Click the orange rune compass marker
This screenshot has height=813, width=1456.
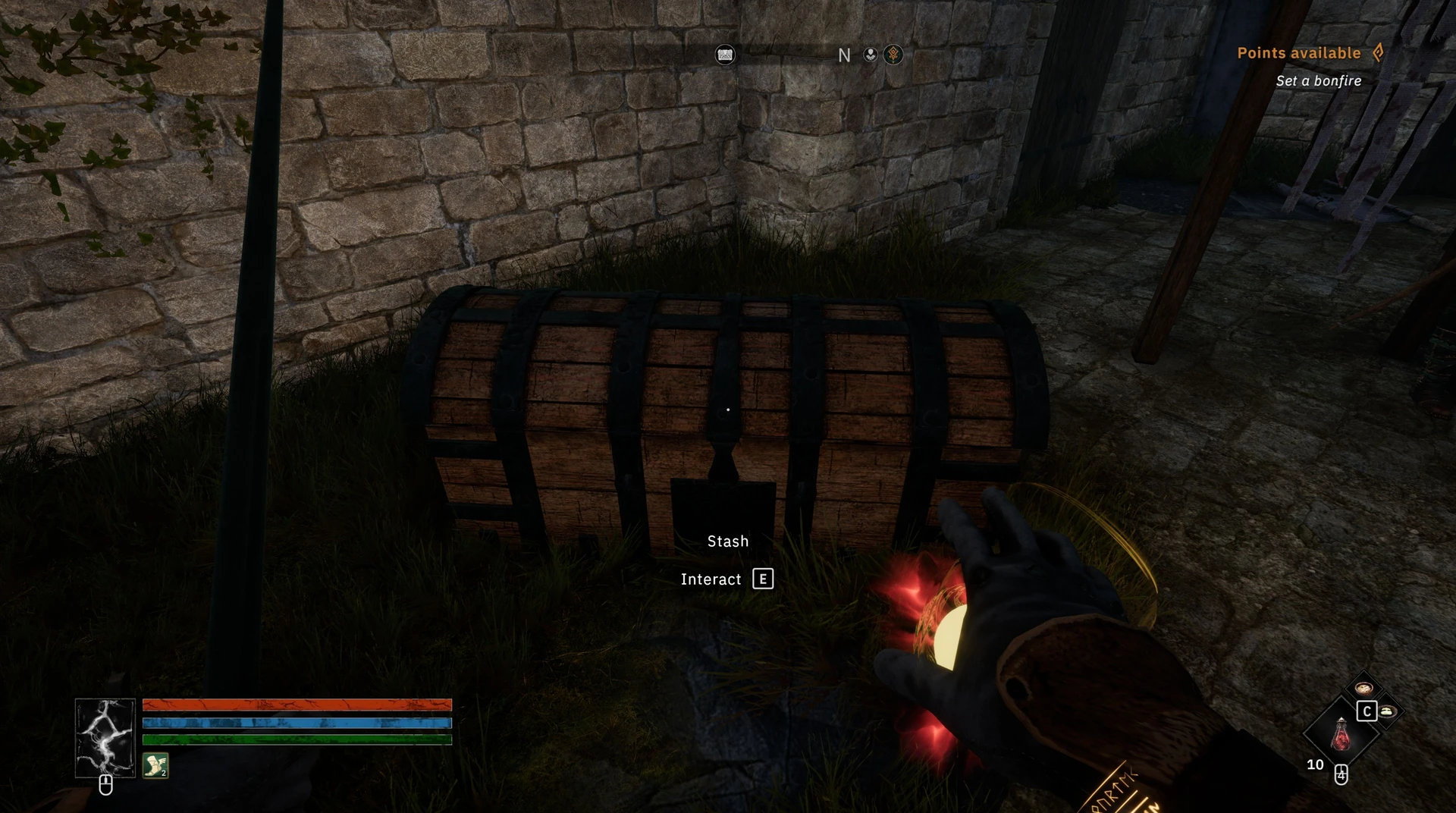tap(893, 55)
